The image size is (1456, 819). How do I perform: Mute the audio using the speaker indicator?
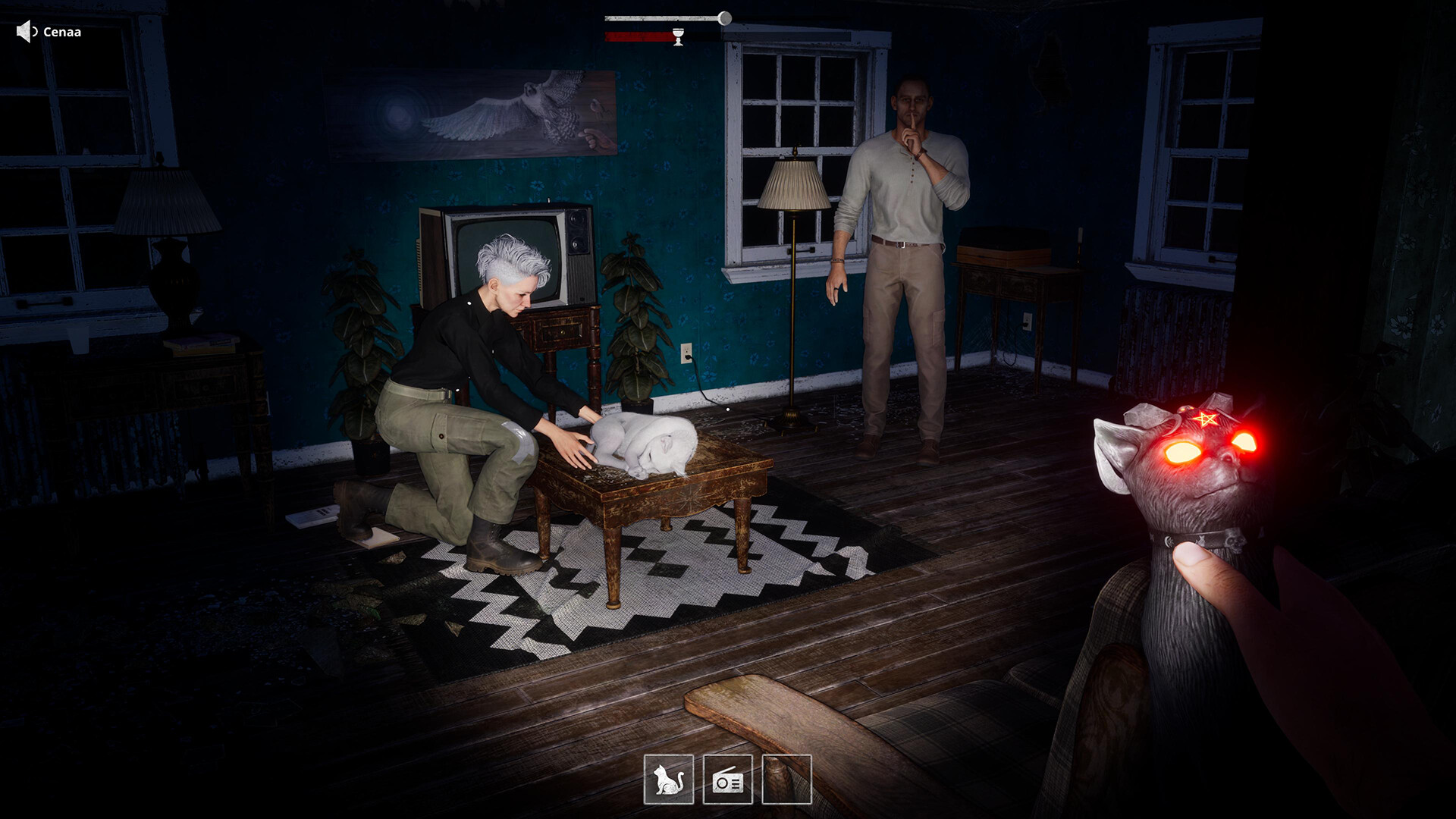point(23,32)
